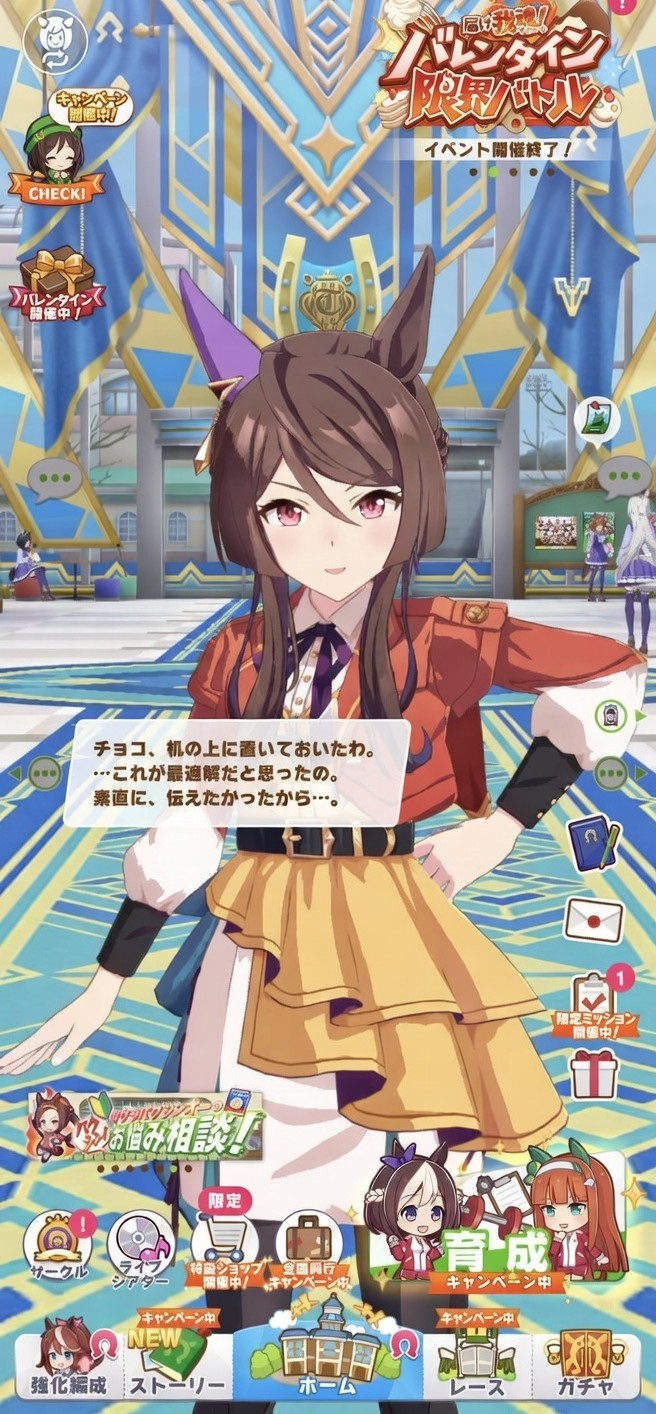
Task: Open ライブシアター live theater
Action: point(141,1245)
